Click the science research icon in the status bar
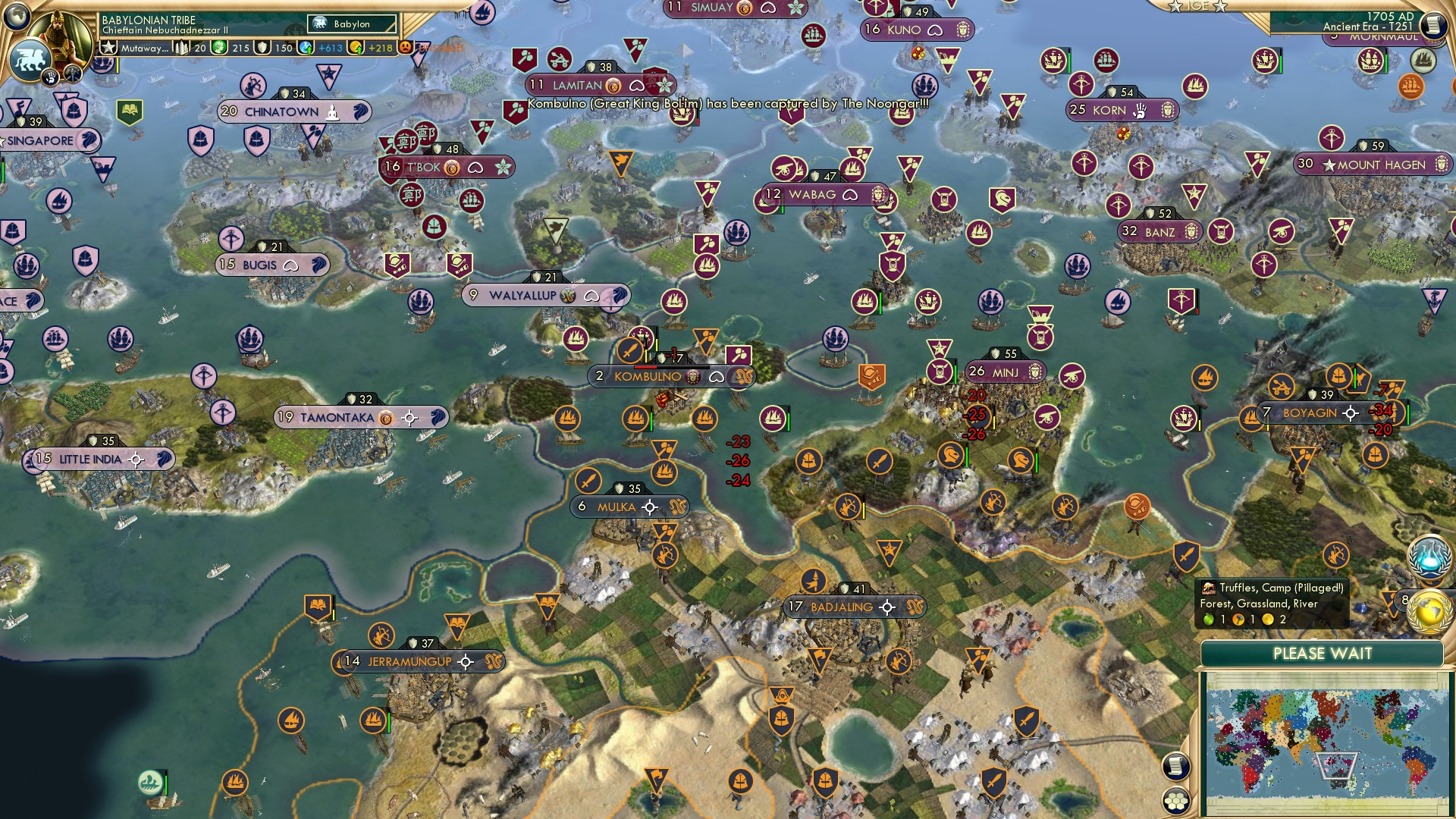 click(306, 46)
